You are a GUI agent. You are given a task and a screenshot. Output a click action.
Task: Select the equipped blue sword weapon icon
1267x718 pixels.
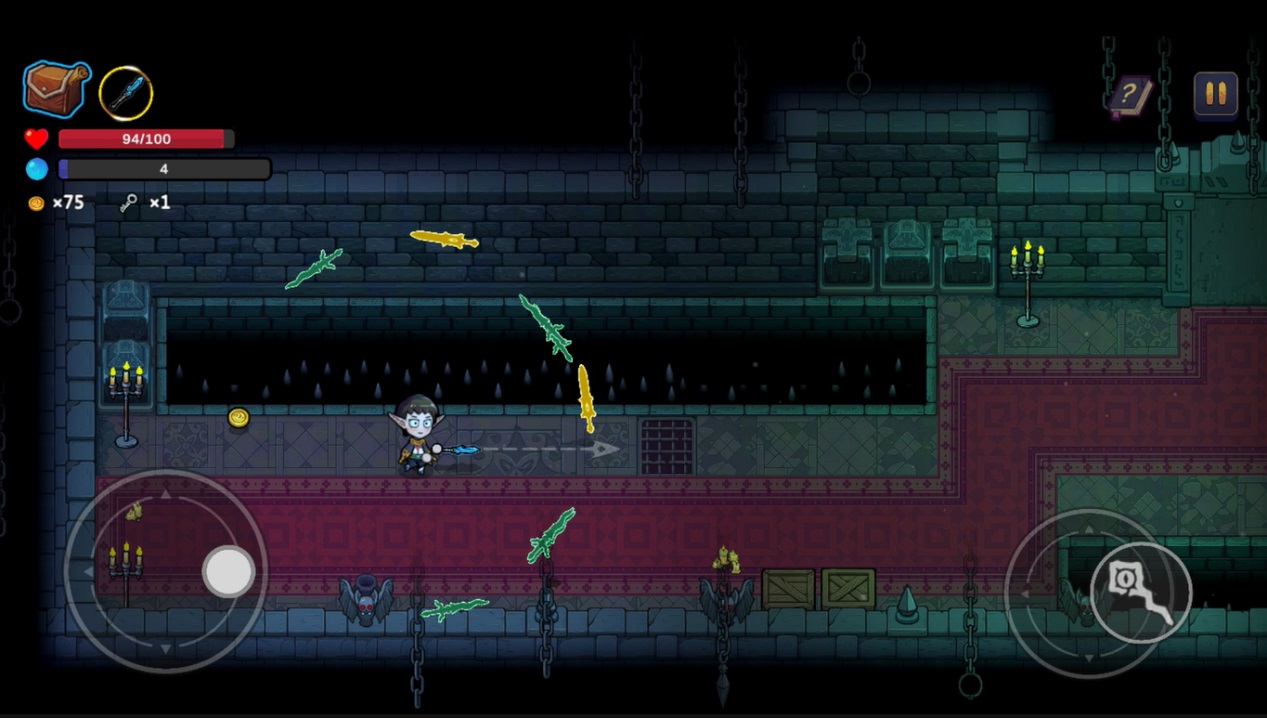tap(126, 93)
